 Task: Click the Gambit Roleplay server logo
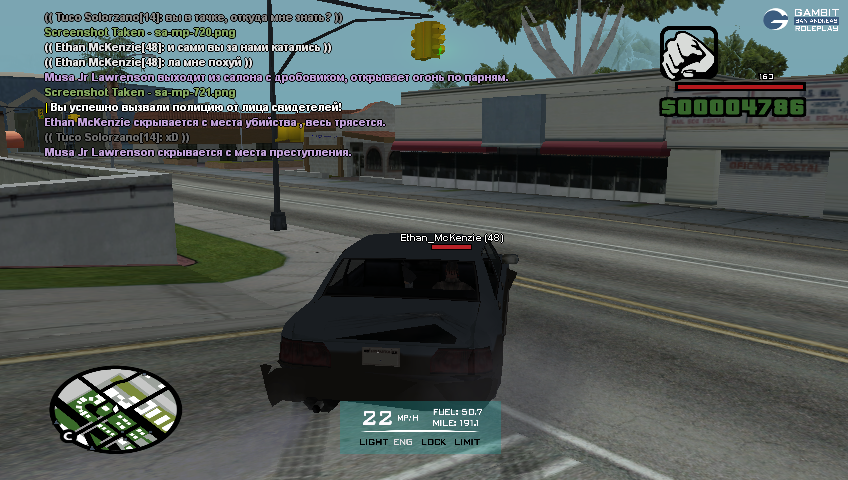(801, 19)
